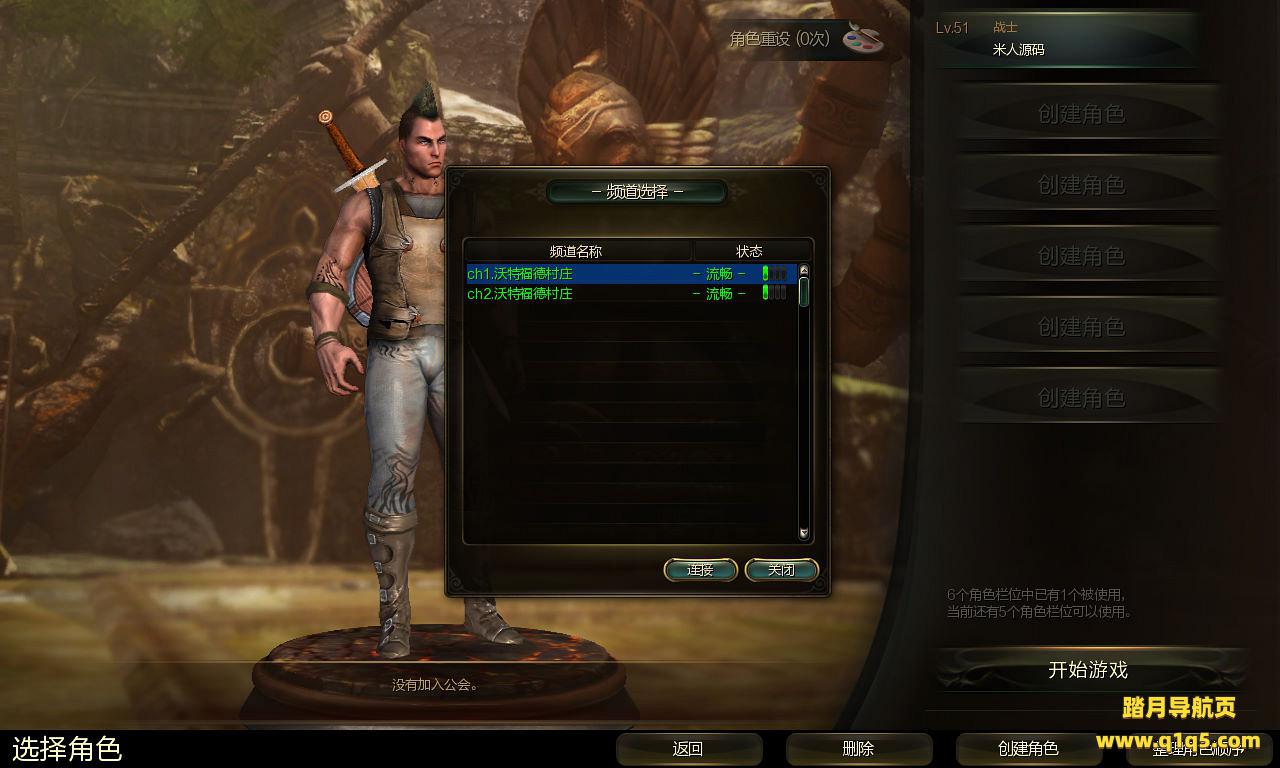Click the 返回 back button
This screenshot has height=768, width=1280.
pos(688,748)
